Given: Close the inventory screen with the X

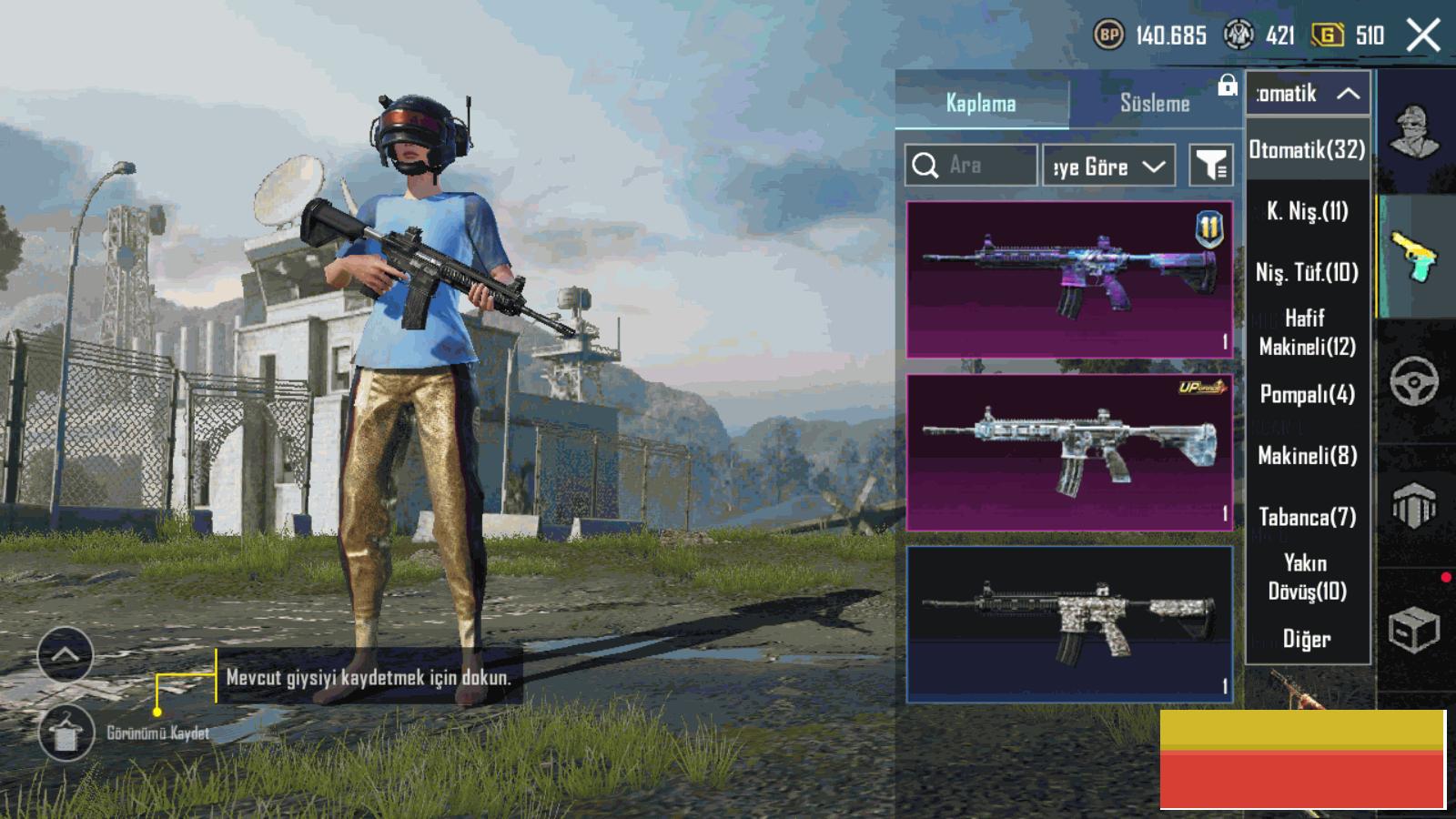Looking at the screenshot, I should tap(1423, 35).
